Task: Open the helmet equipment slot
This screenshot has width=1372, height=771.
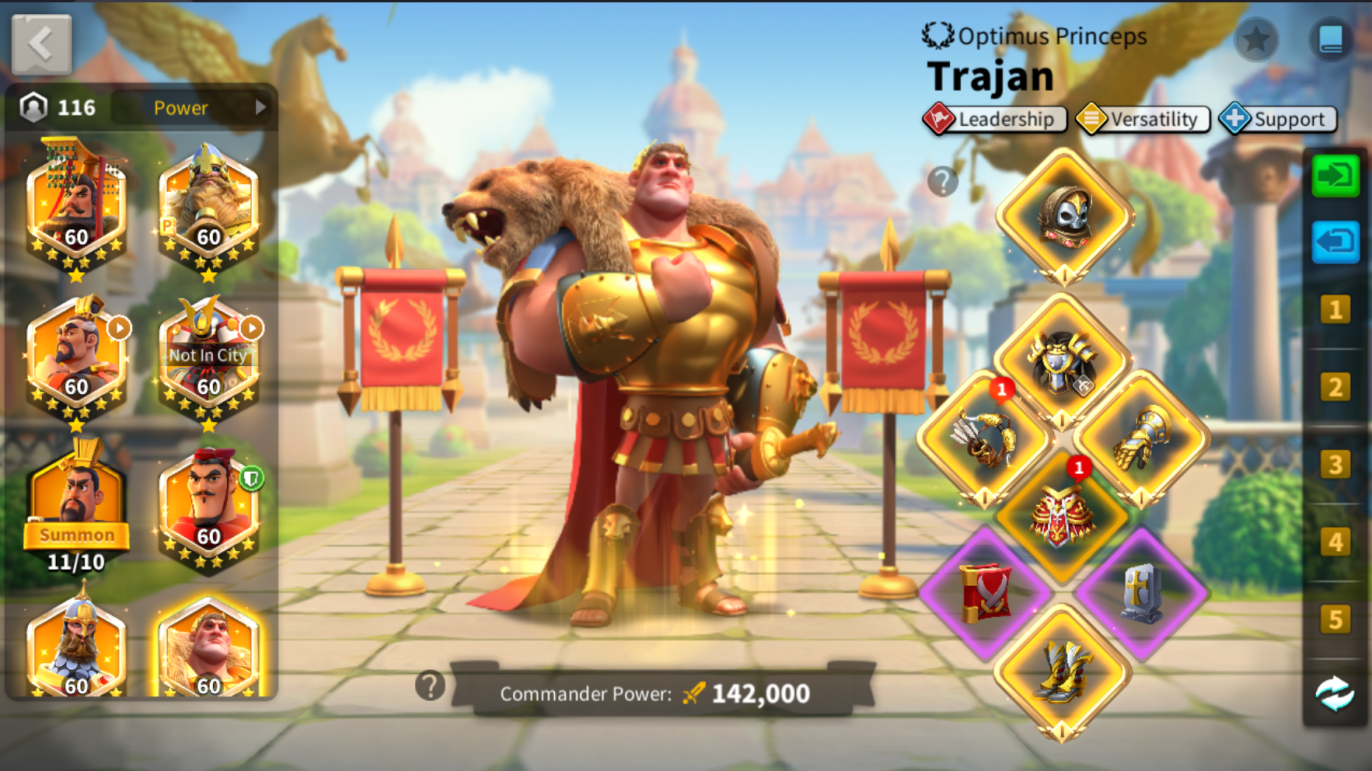Action: 1064,215
